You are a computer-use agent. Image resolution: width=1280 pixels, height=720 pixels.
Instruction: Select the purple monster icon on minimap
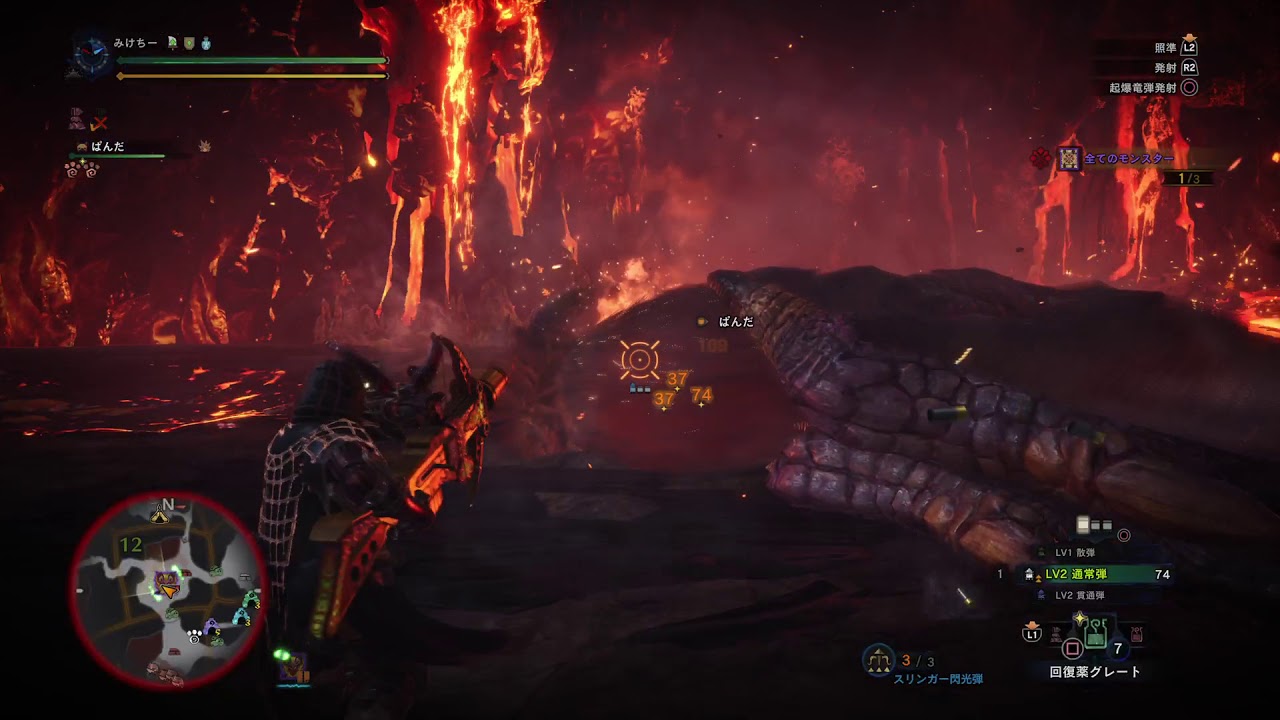pos(166,580)
